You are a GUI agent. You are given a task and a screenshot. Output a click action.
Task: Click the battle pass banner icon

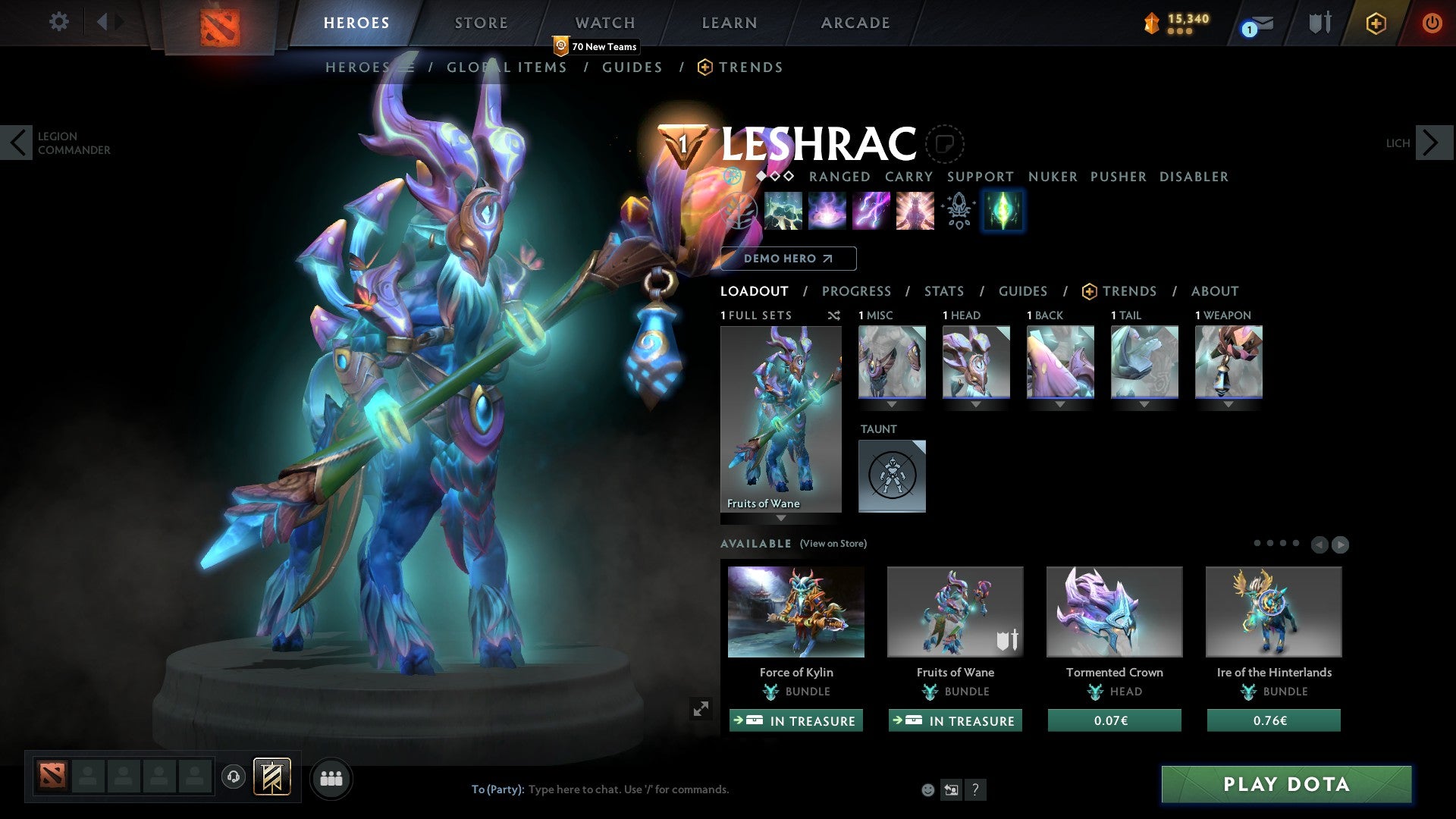coord(271,777)
